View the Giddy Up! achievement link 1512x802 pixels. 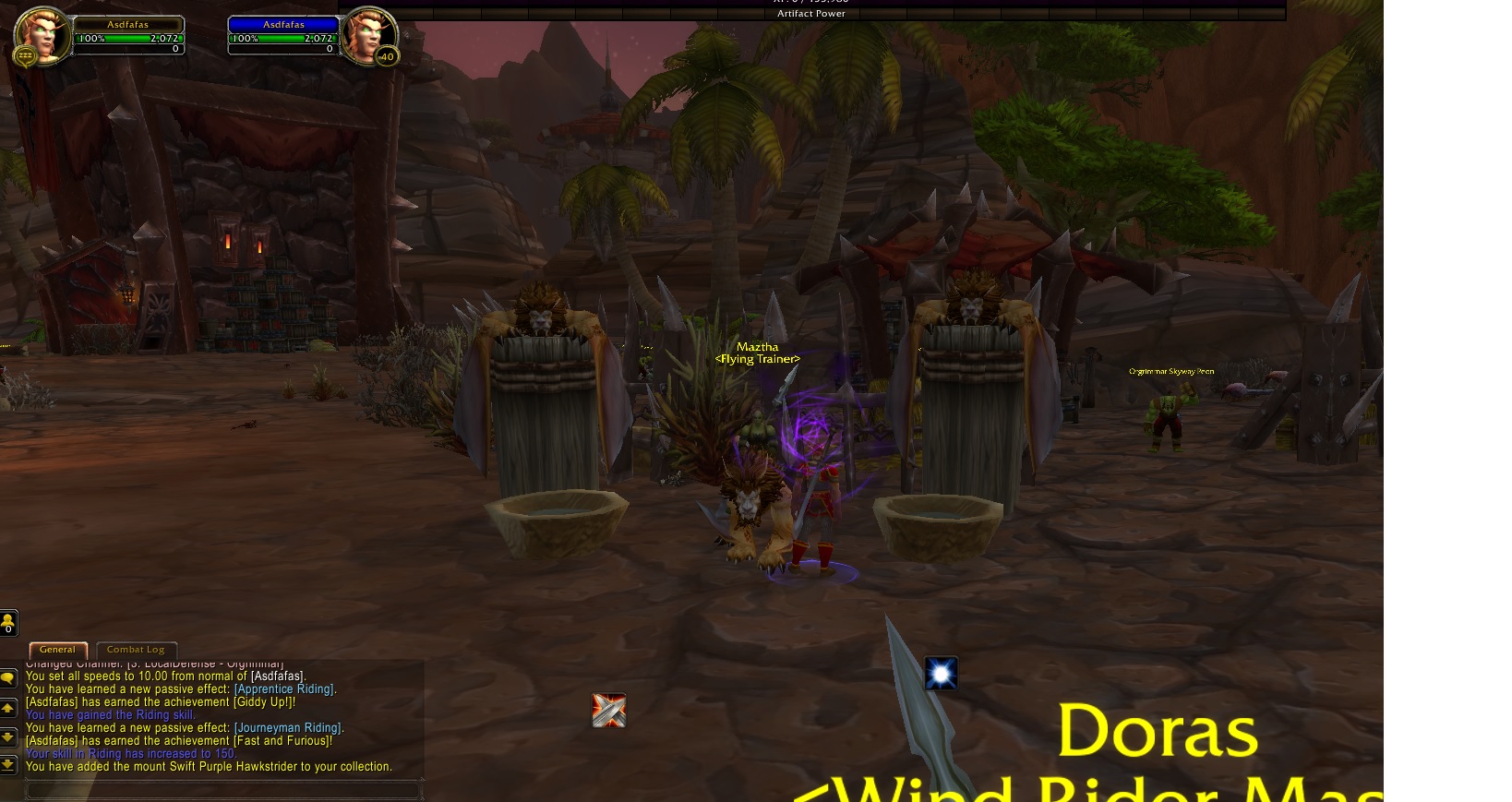263,702
